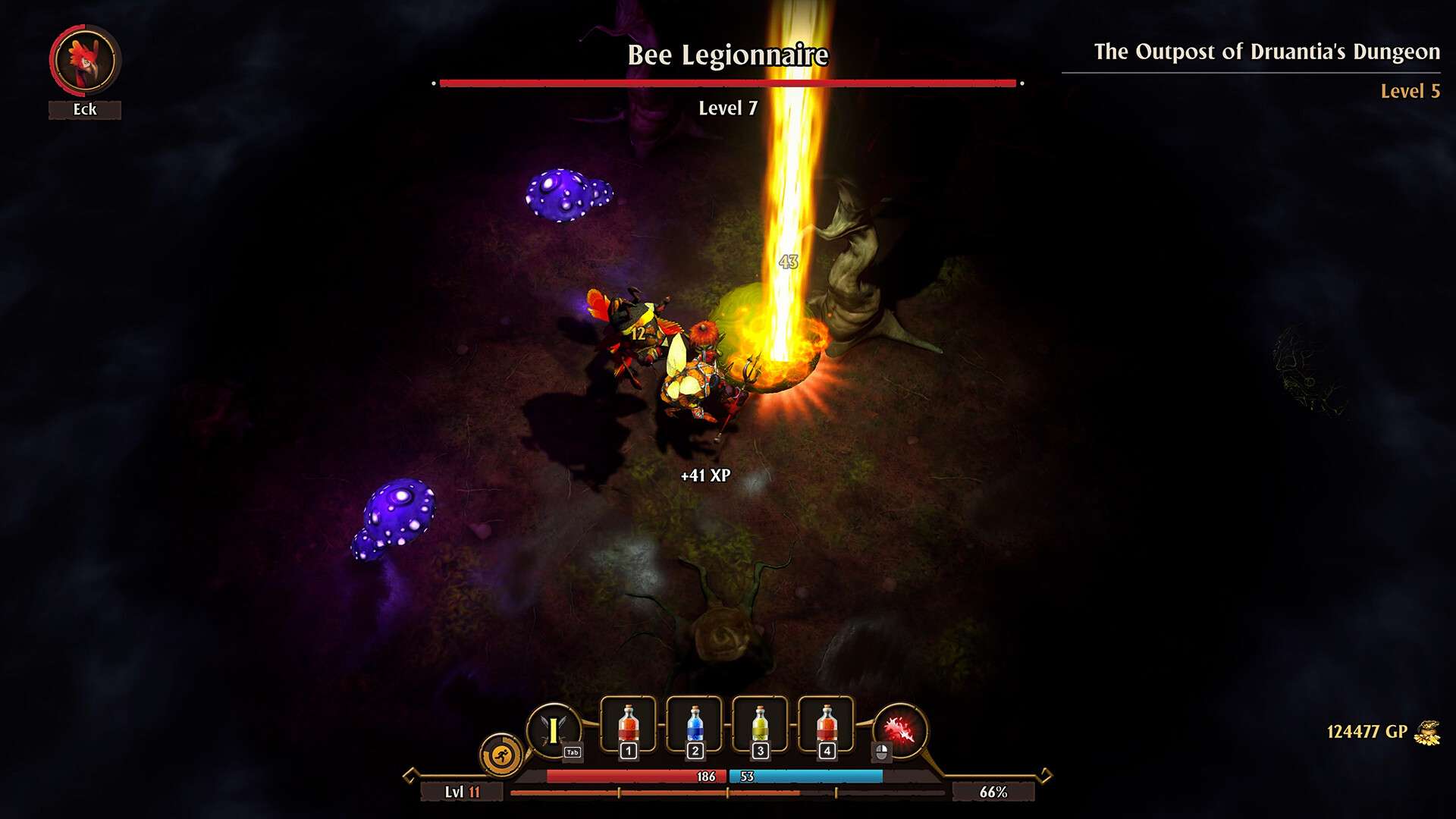Click Eck's rooster character portrait
This screenshot has height=819, width=1456.
pos(85,60)
